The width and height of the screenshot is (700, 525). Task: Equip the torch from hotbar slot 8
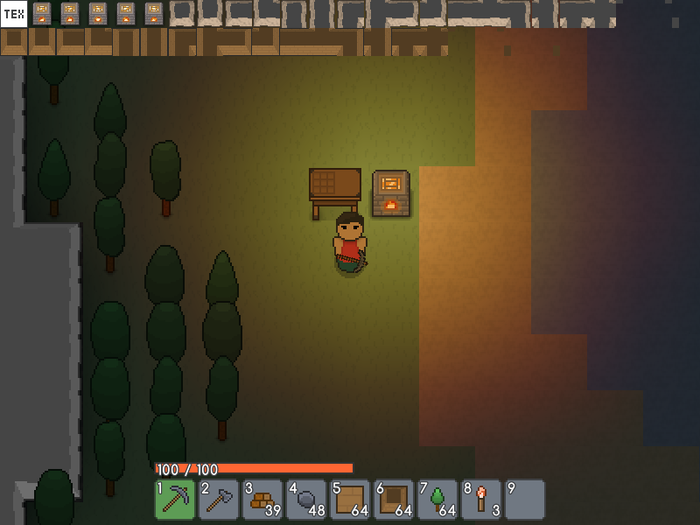481,499
